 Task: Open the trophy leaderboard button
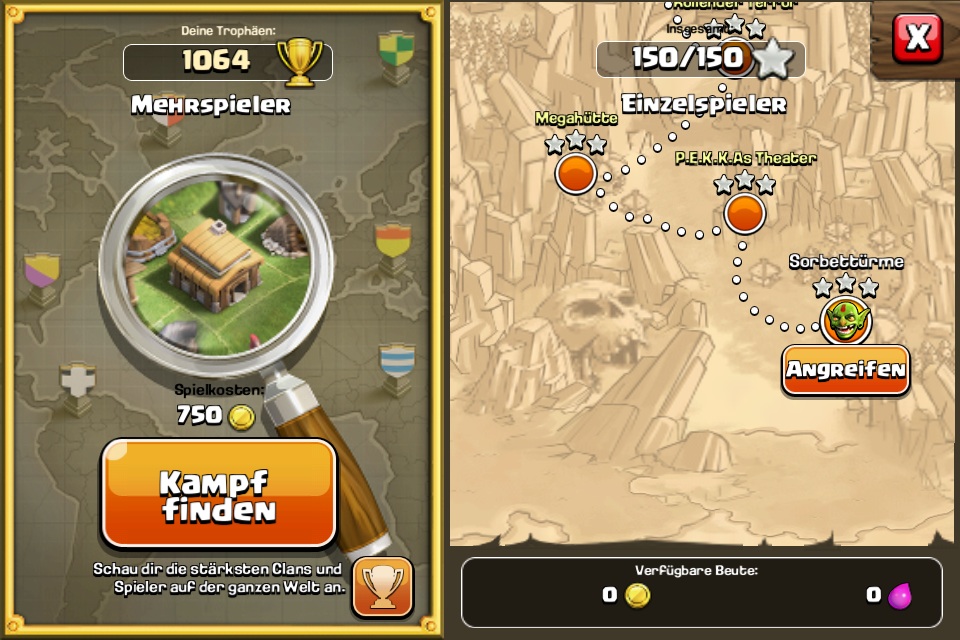(x=382, y=585)
